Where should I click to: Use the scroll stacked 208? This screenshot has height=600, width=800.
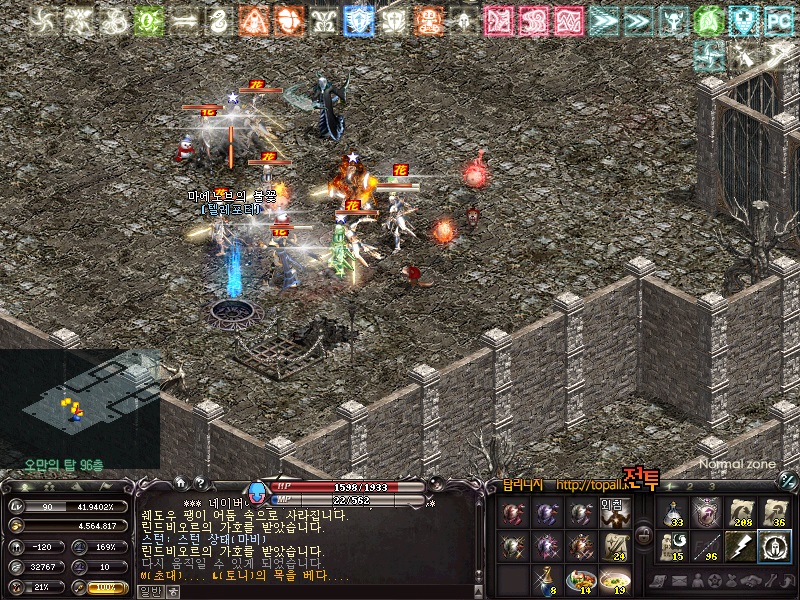pyautogui.click(x=740, y=513)
